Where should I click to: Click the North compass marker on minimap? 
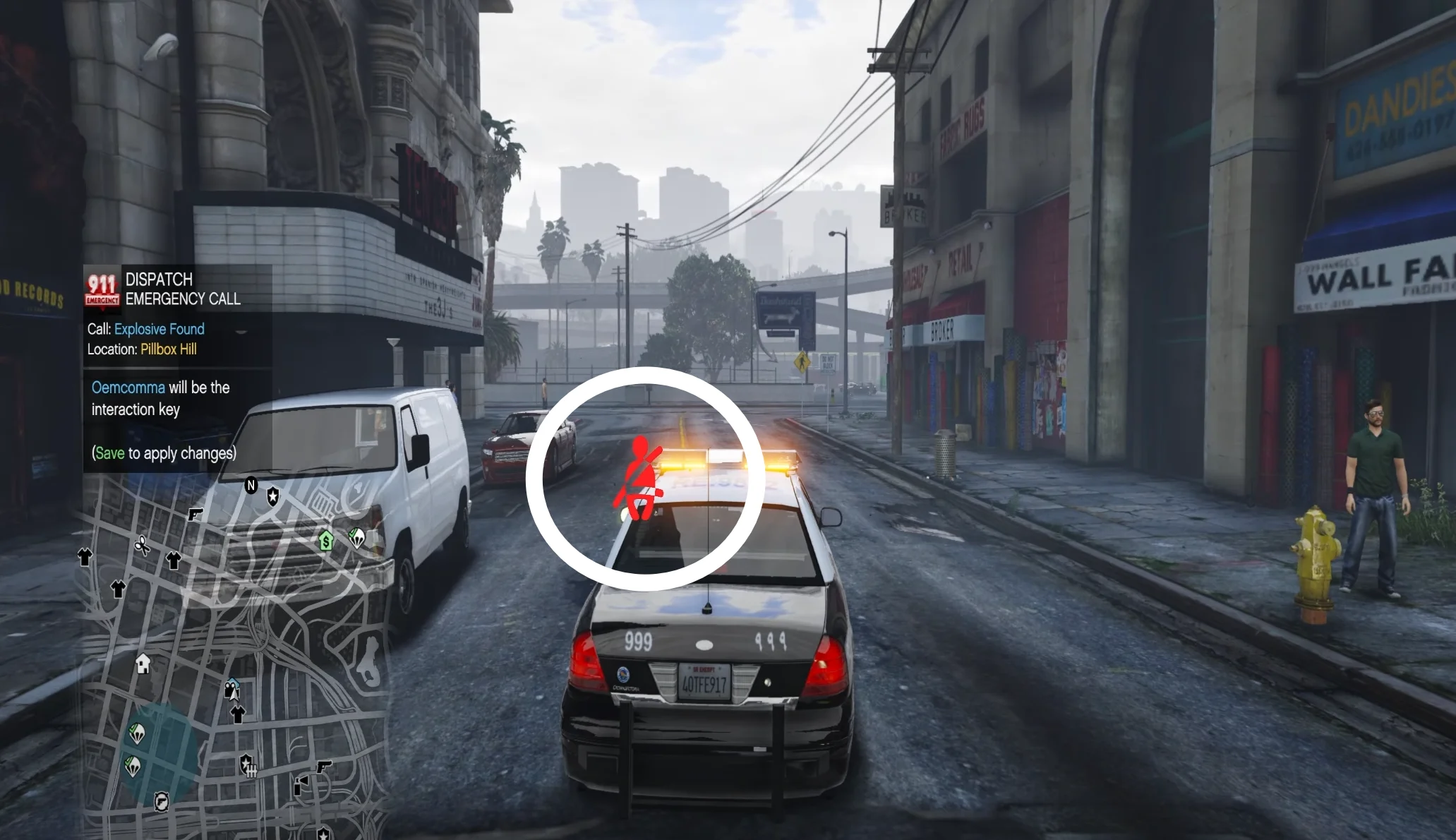(x=251, y=486)
